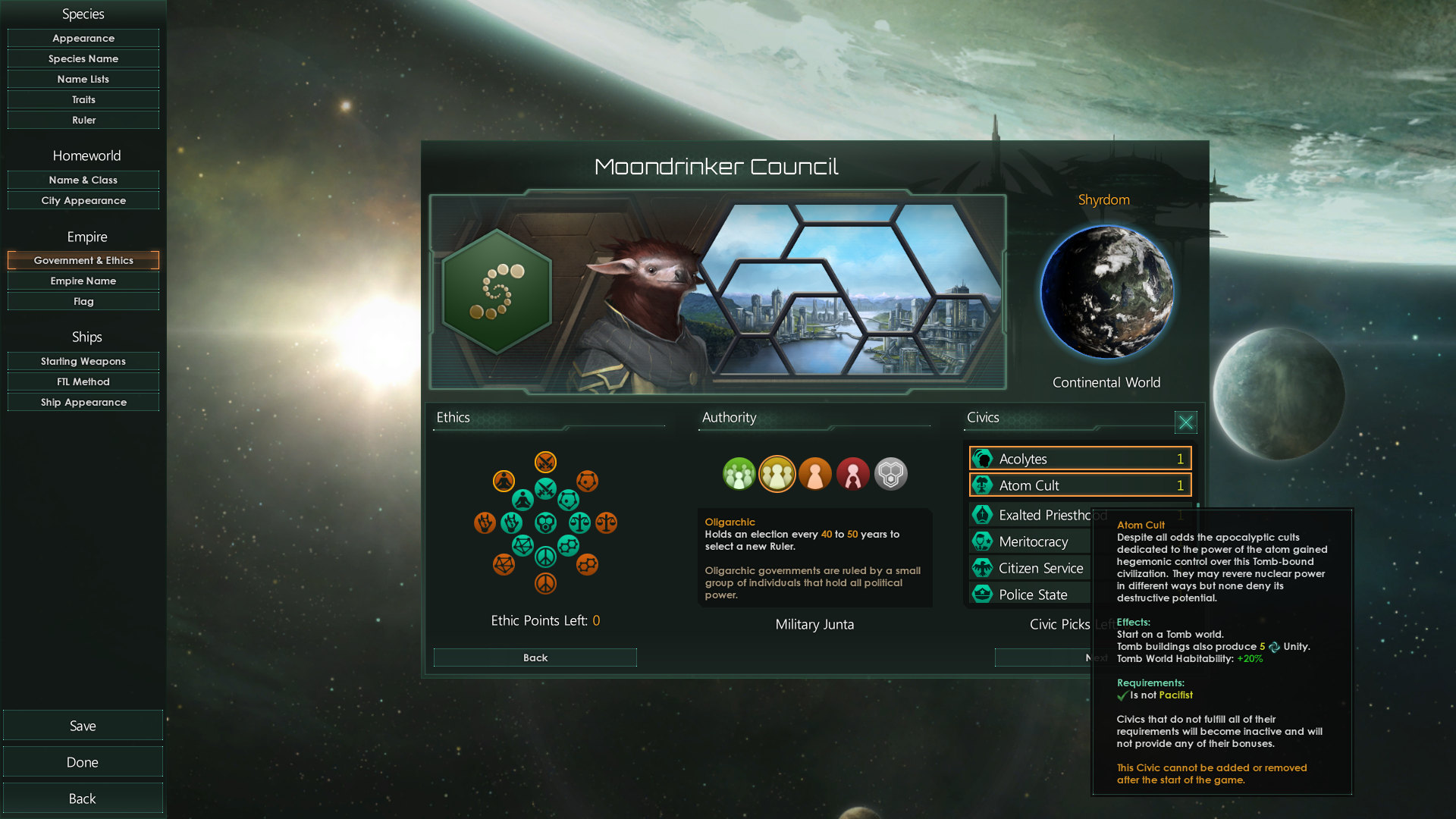Switch to Flag settings under Empire

point(83,300)
